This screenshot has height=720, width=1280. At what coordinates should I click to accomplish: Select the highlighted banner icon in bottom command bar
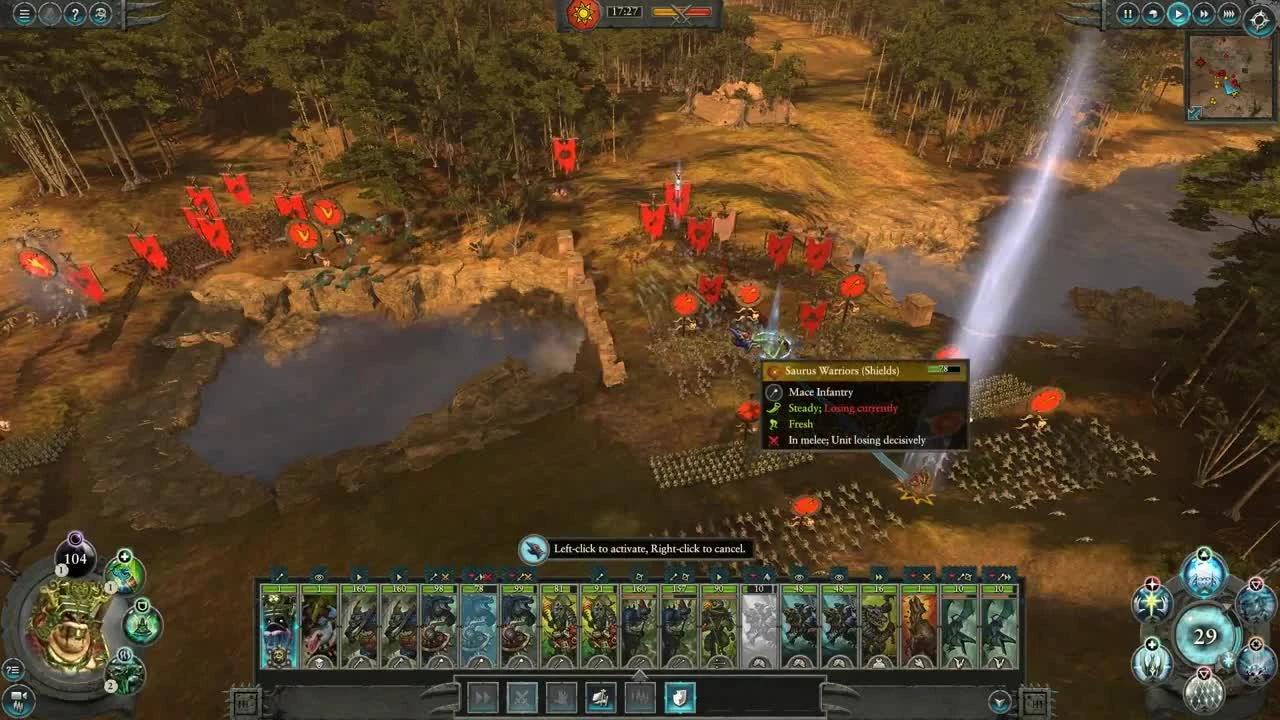(x=599, y=698)
